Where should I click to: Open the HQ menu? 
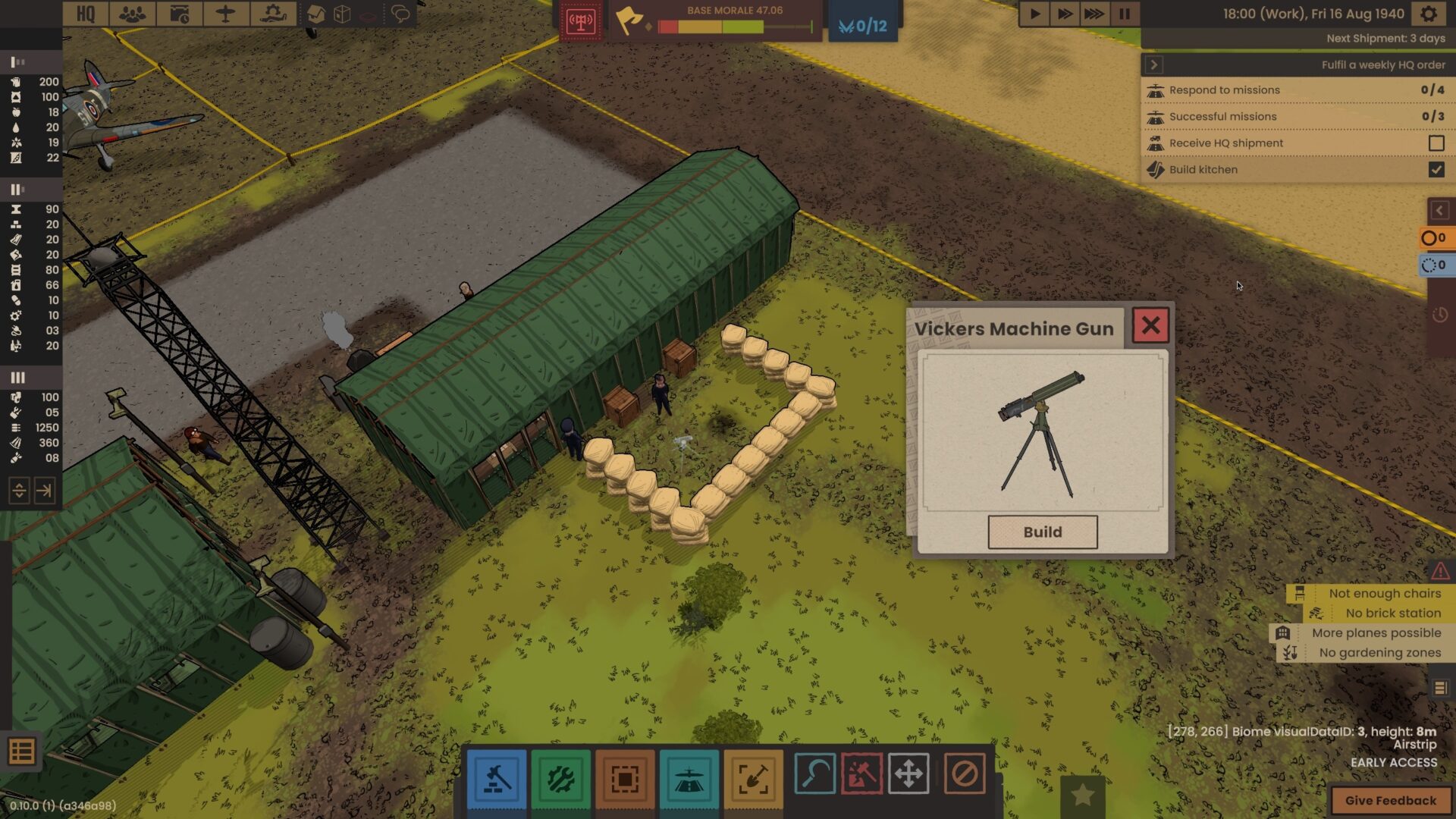[x=86, y=14]
